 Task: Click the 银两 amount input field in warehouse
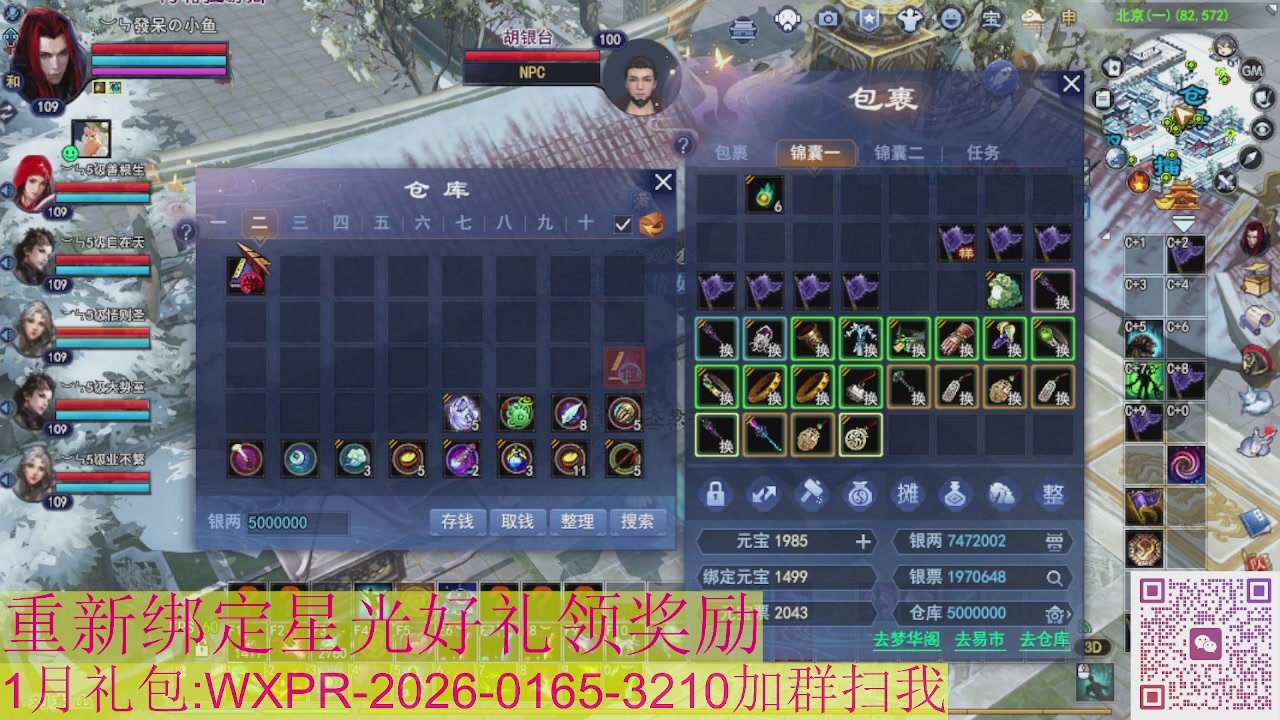(x=300, y=522)
